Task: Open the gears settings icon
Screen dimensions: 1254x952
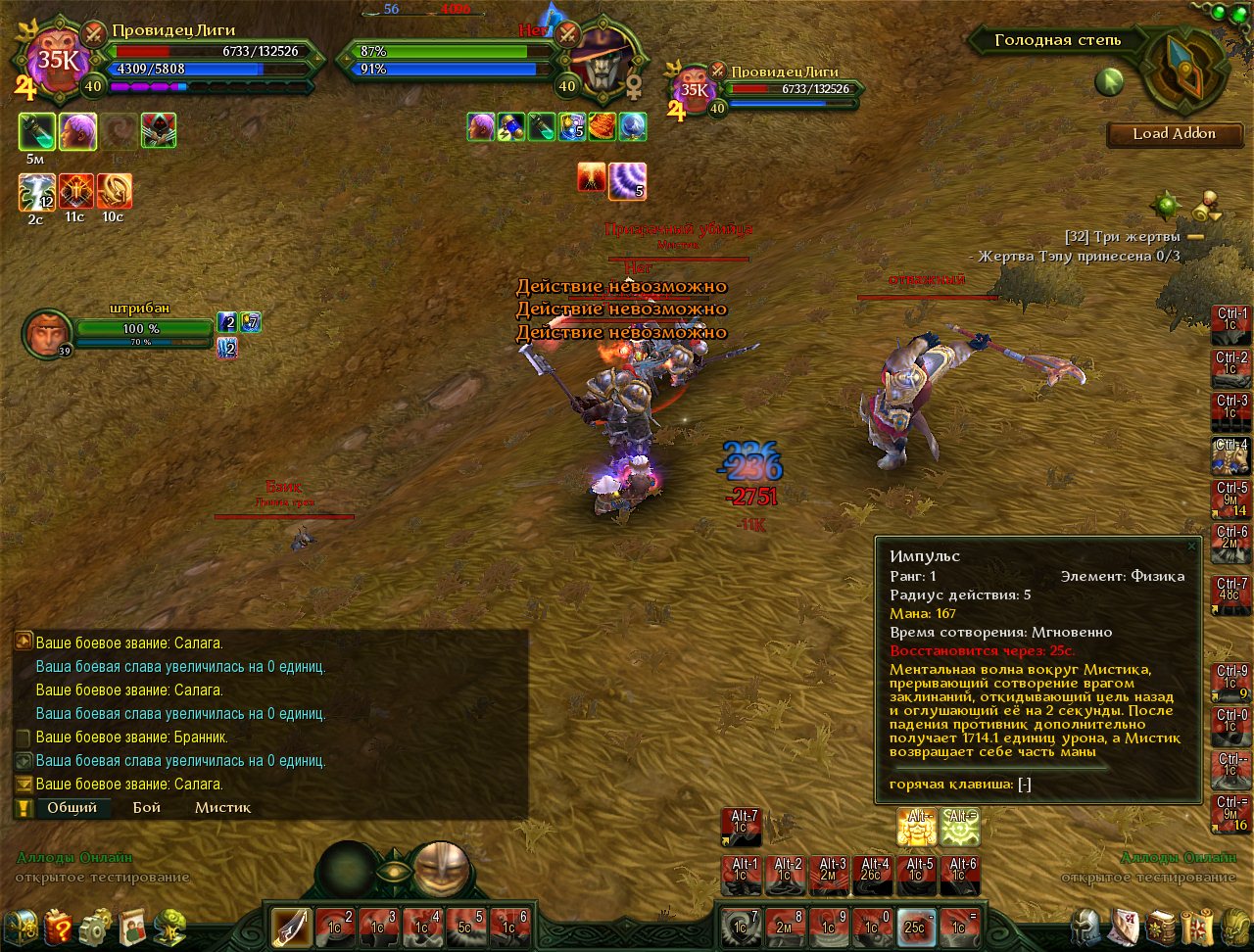Action: 95,926
